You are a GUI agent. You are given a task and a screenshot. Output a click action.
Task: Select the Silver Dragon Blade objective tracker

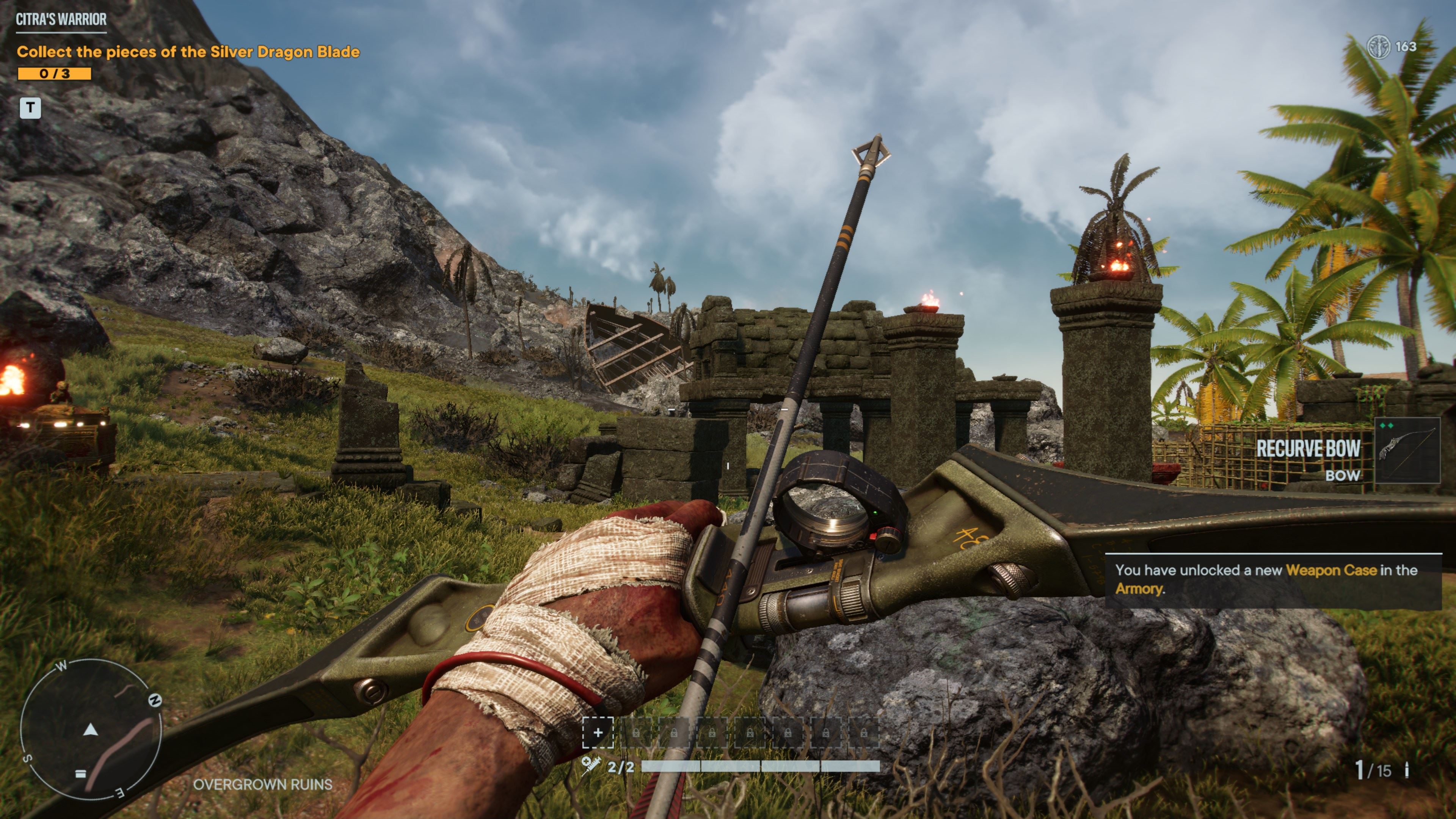(x=188, y=52)
